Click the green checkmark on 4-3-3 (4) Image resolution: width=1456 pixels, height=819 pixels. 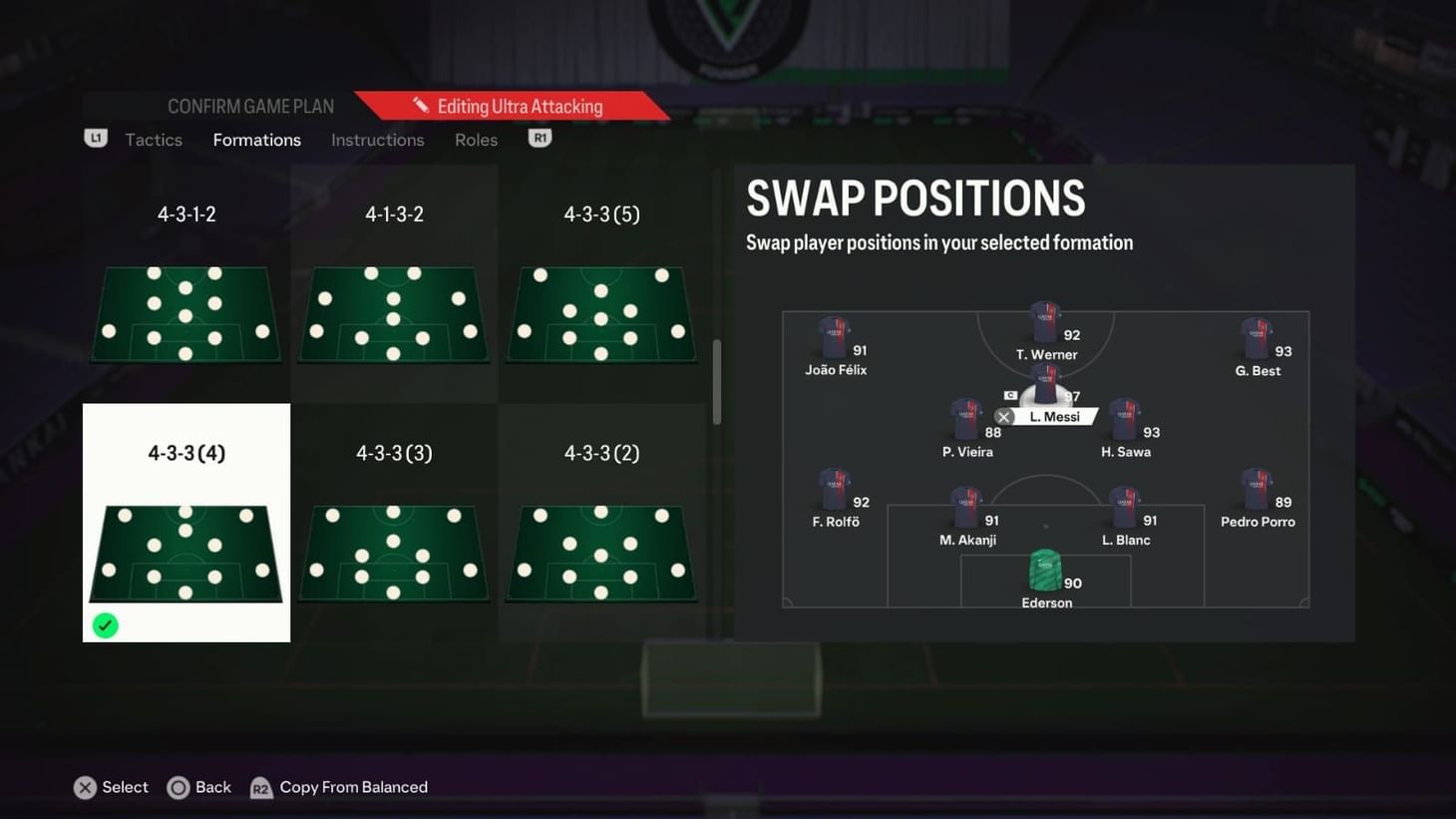[105, 625]
